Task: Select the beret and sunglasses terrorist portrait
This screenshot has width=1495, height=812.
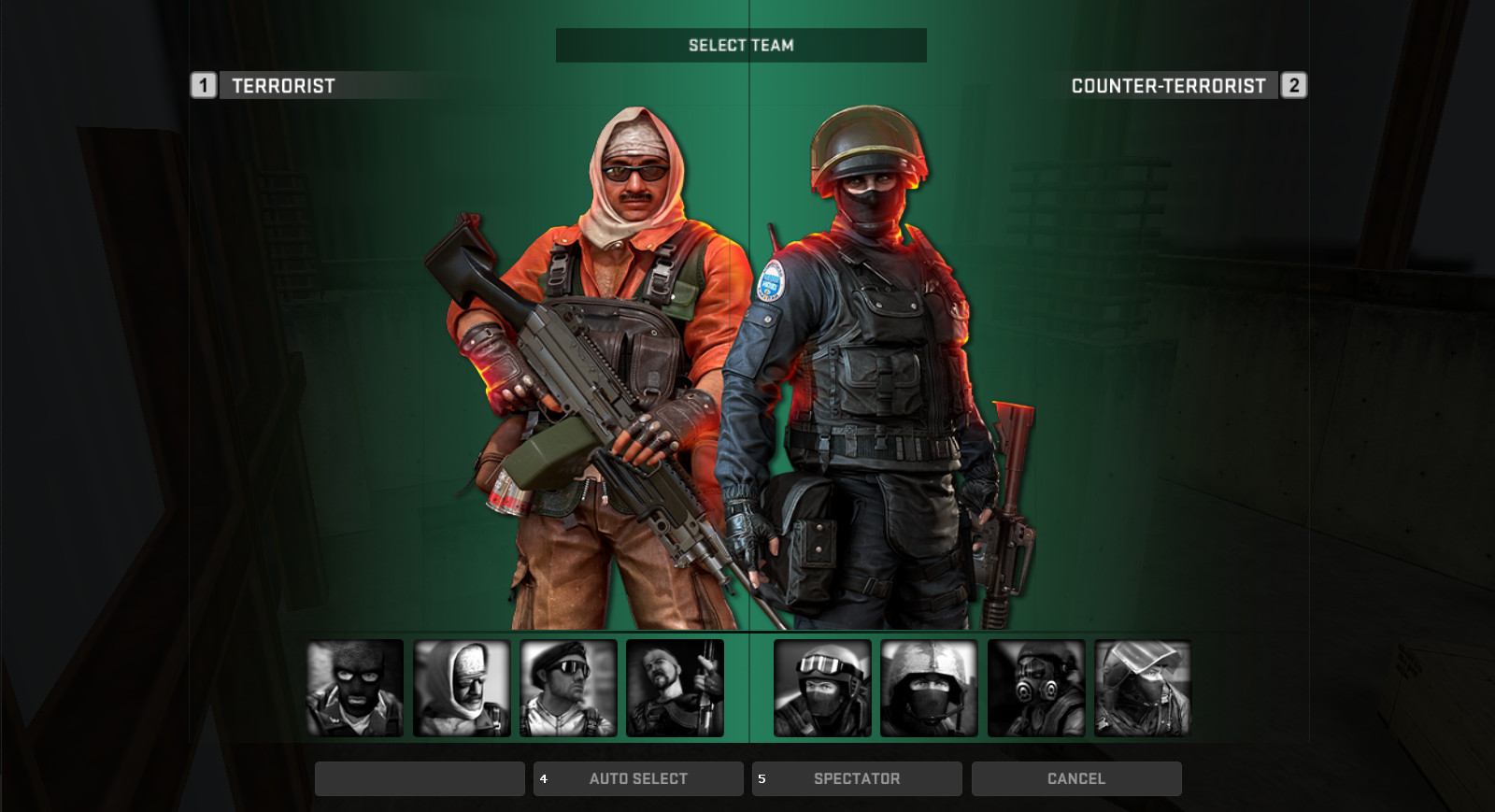Action: (568, 688)
